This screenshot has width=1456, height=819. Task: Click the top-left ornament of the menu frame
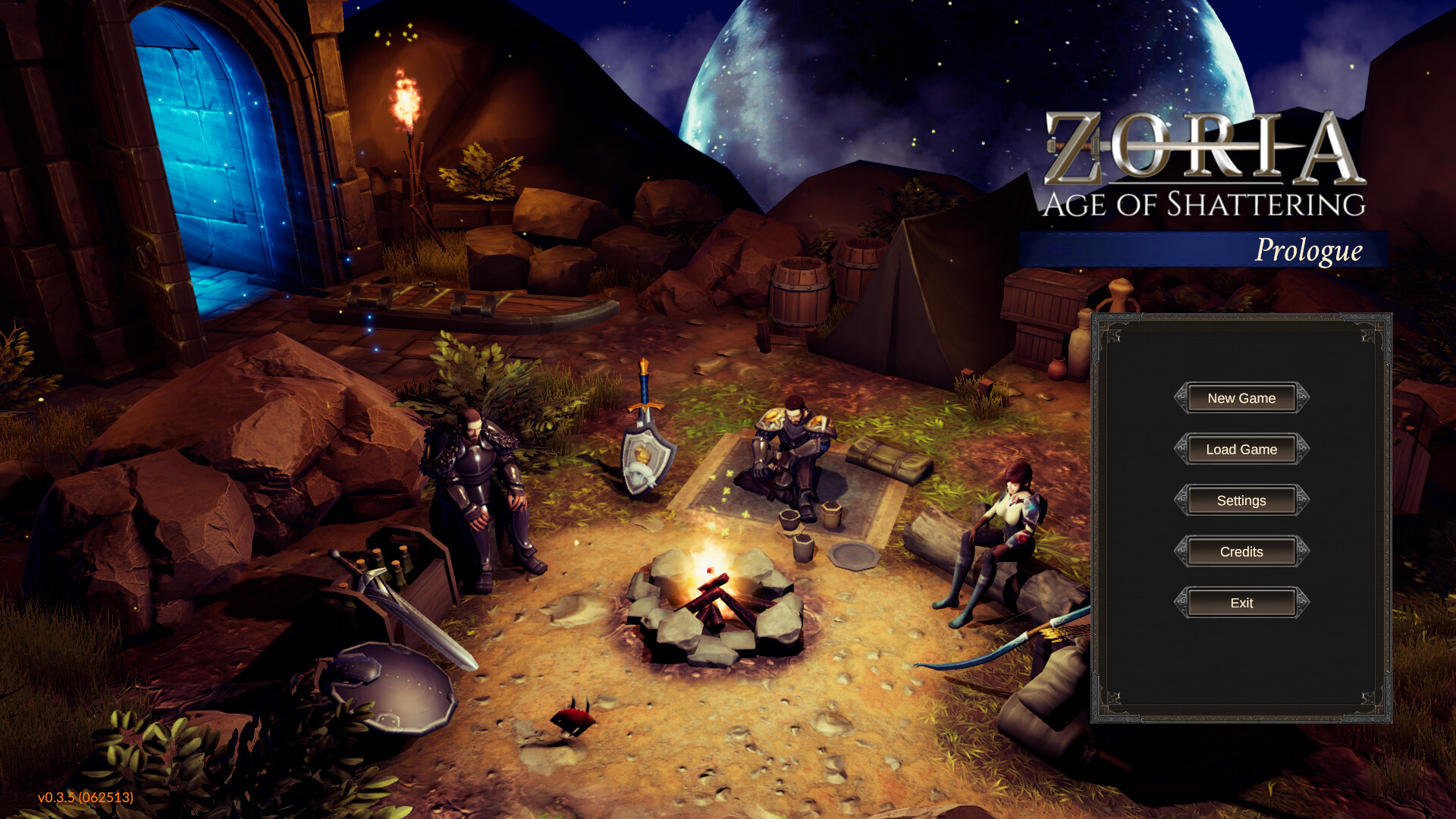tap(1113, 334)
